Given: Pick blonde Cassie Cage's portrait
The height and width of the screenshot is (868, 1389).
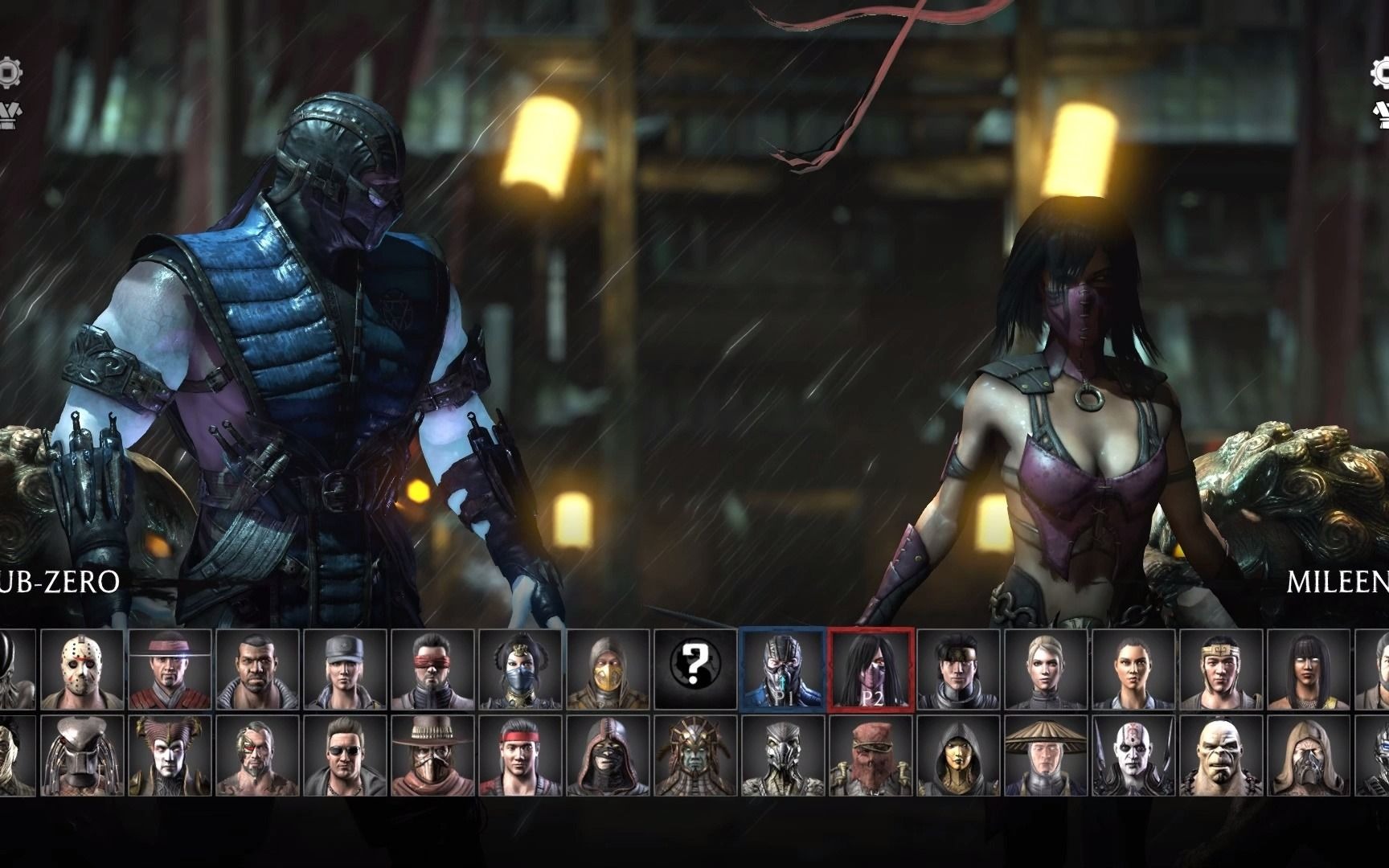Looking at the screenshot, I should (1047, 669).
